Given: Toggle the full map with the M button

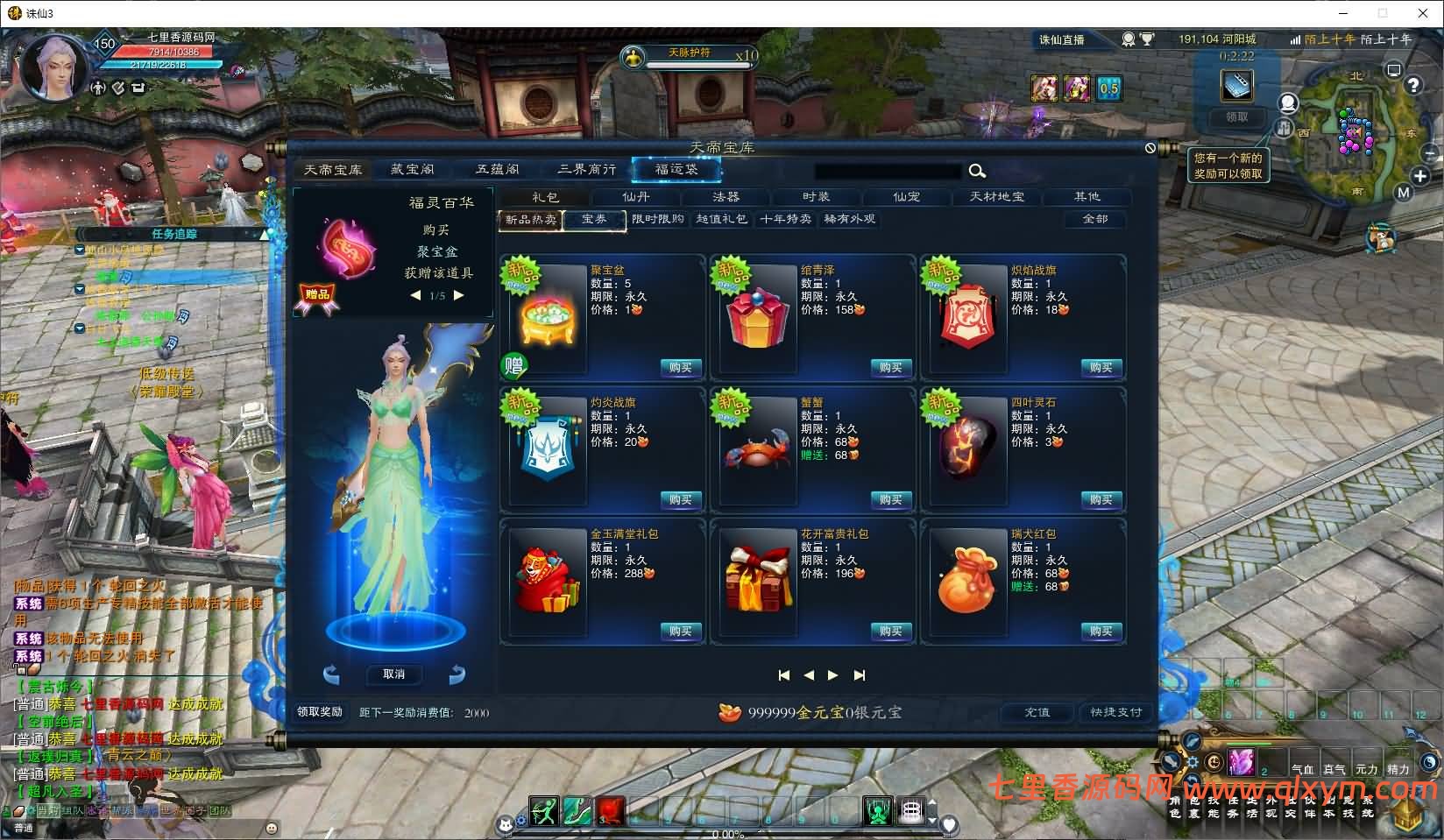Looking at the screenshot, I should click(1403, 192).
